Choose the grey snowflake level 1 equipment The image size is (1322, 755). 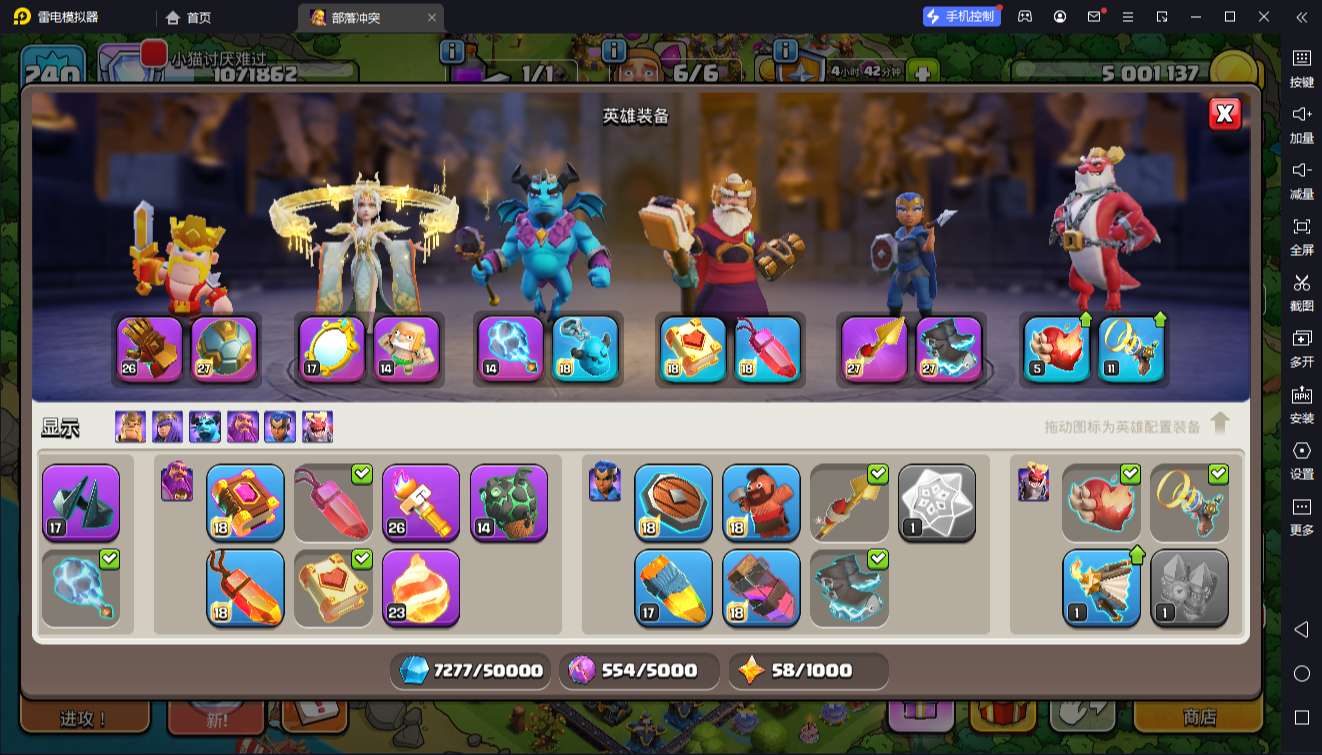(937, 502)
